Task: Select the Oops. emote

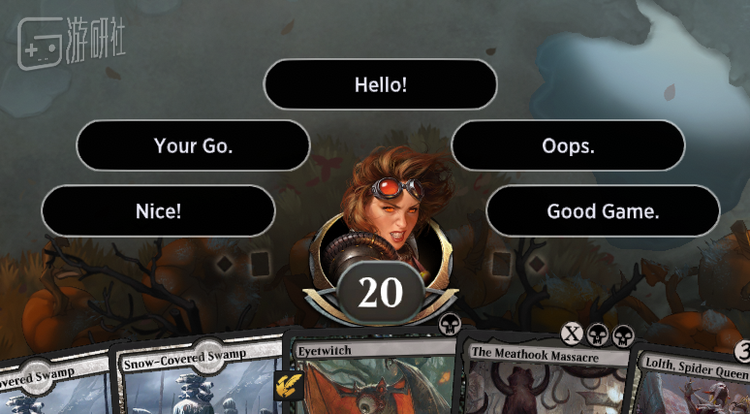Action: click(x=568, y=146)
